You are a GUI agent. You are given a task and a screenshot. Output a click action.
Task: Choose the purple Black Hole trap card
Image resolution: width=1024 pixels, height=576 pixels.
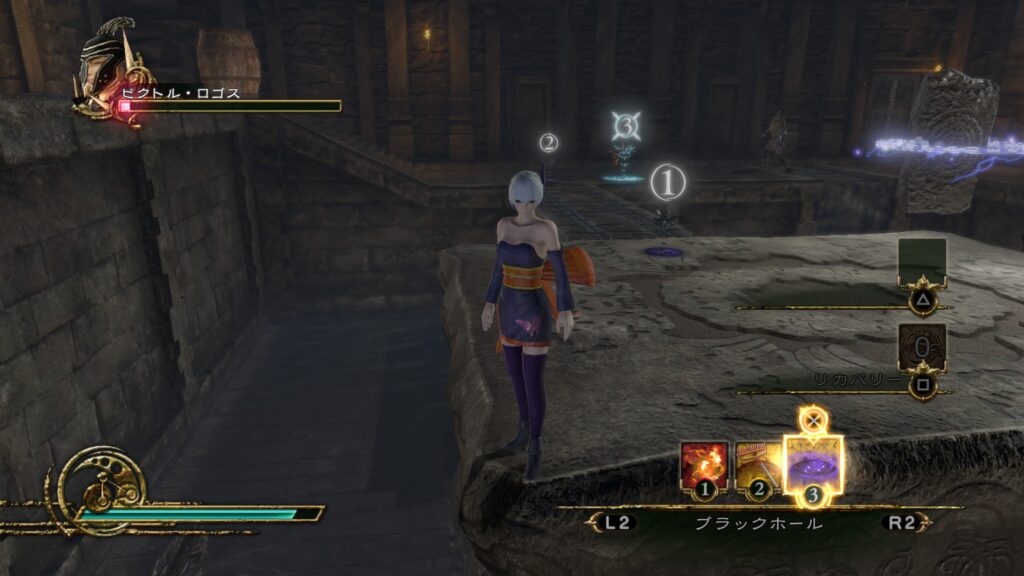pyautogui.click(x=813, y=464)
